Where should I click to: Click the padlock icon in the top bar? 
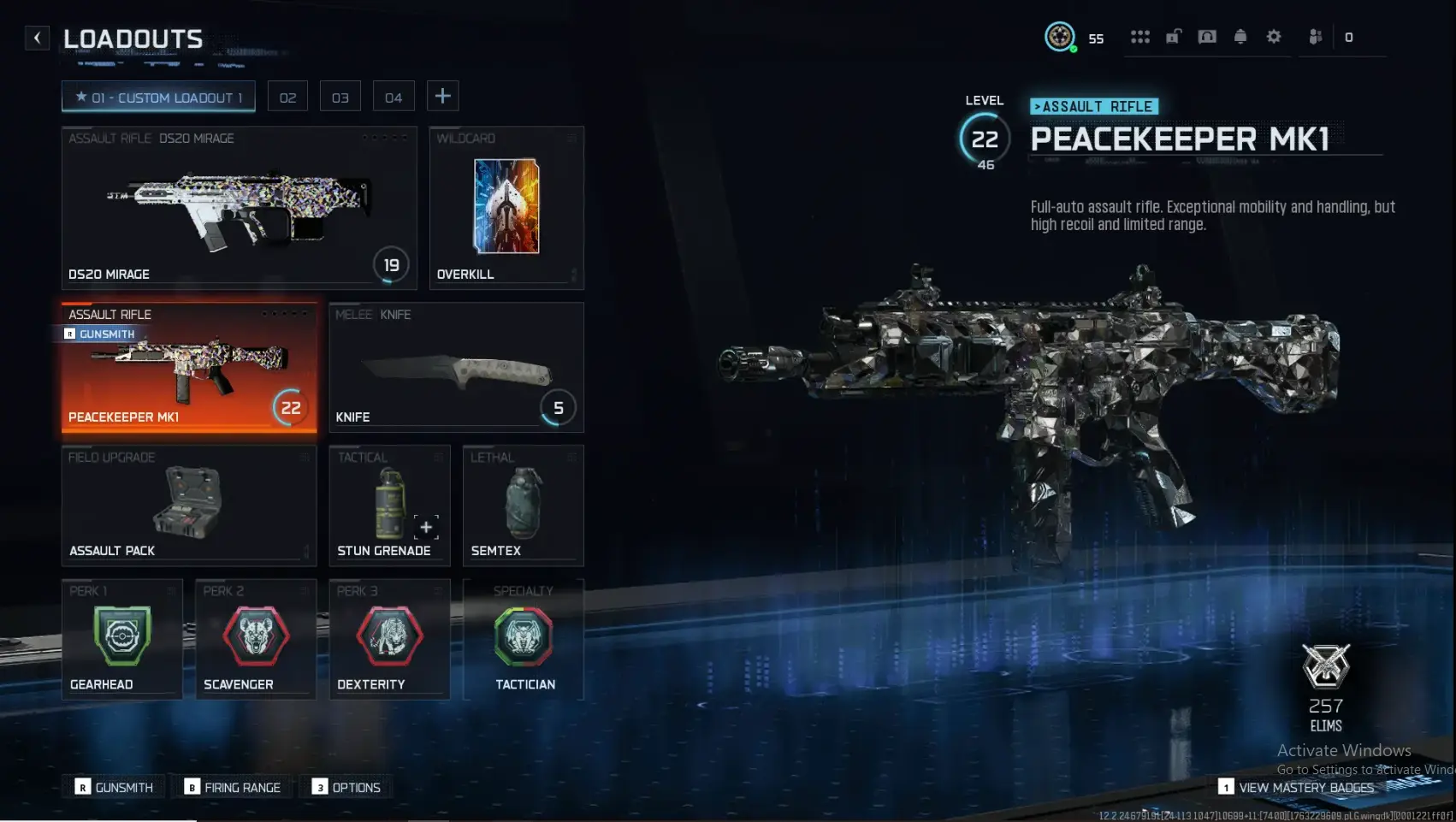pyautogui.click(x=1174, y=37)
